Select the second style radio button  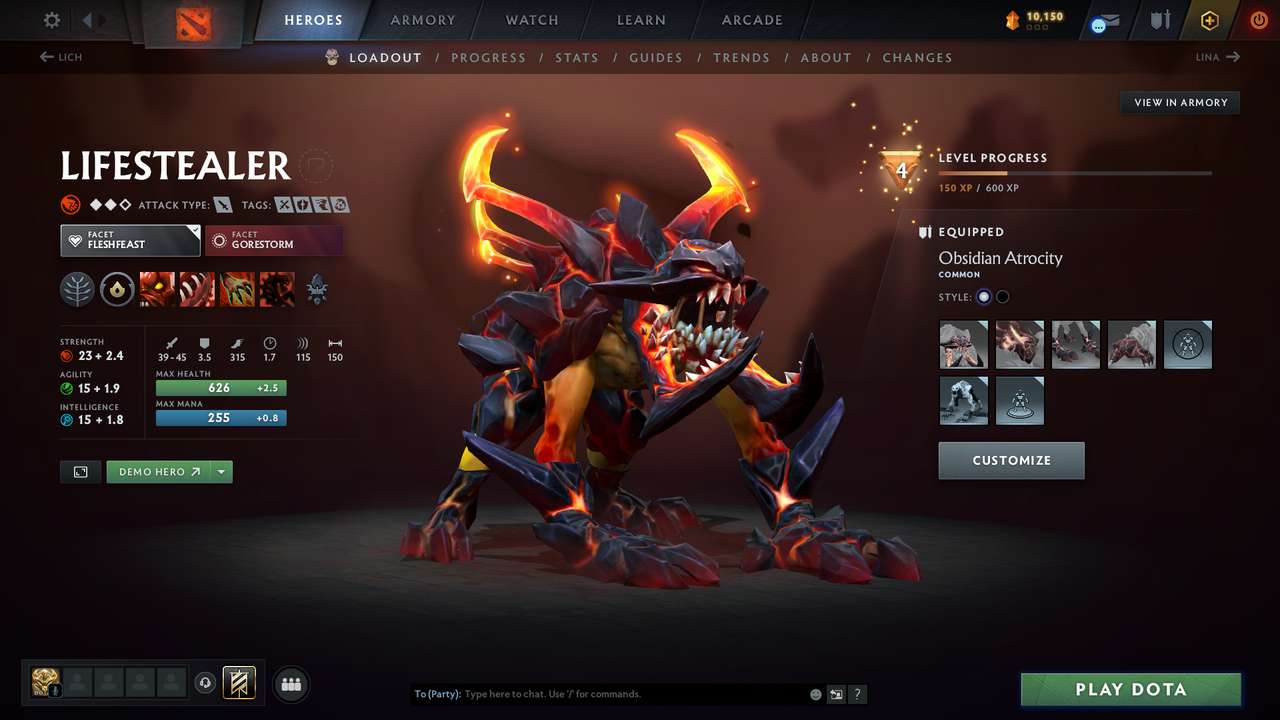click(x=1001, y=296)
